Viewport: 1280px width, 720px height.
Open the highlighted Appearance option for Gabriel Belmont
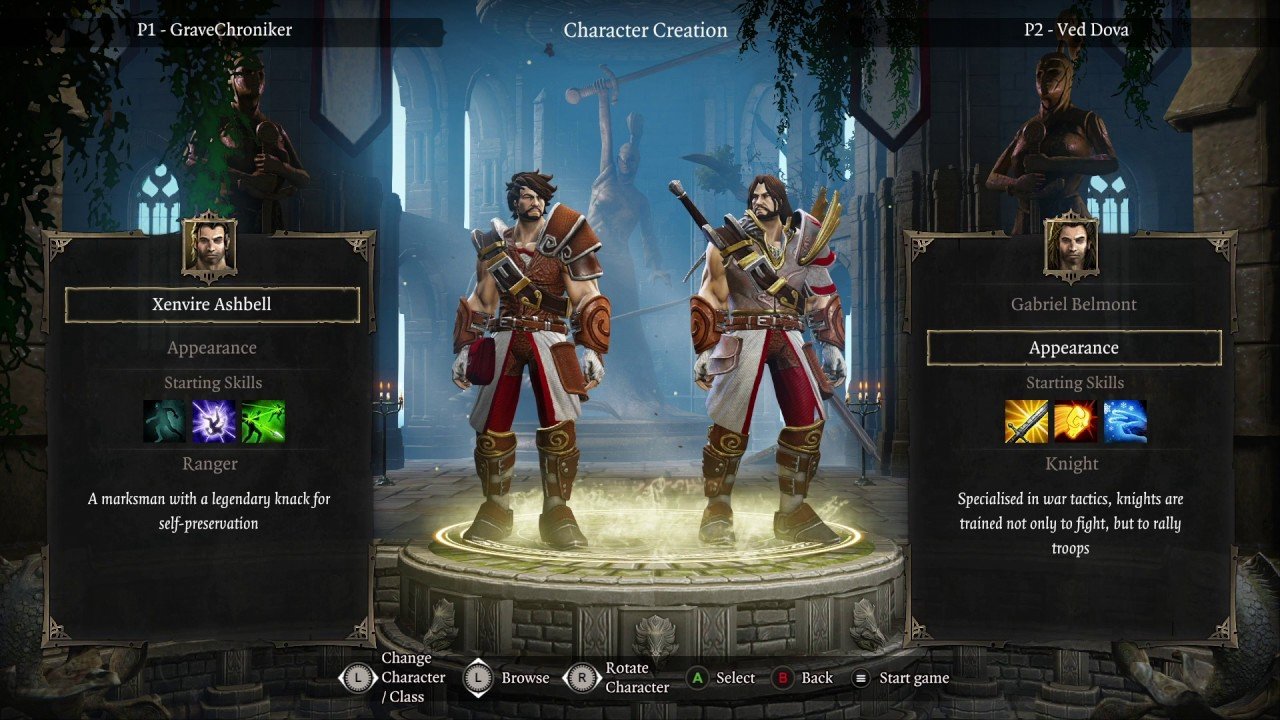coord(1074,348)
